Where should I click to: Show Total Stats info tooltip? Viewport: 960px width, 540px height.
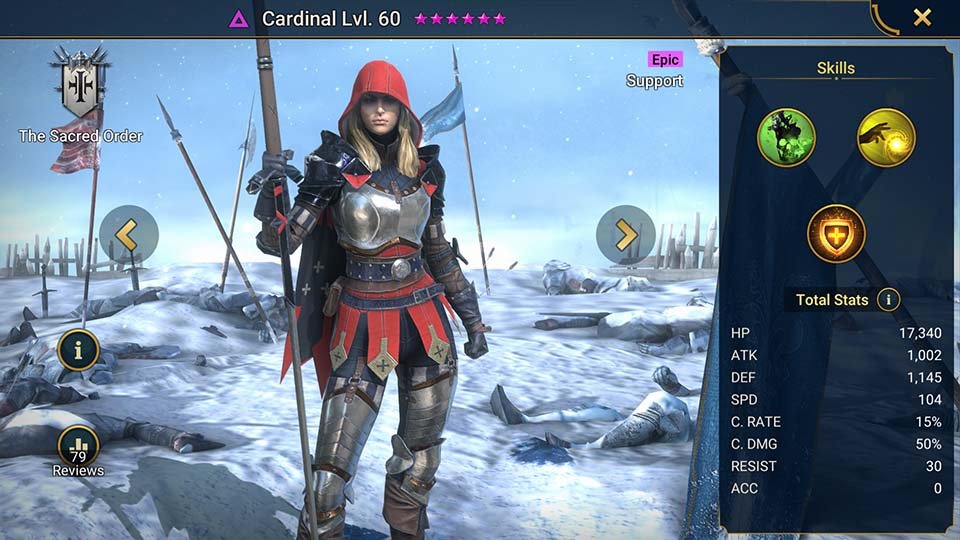point(887,299)
